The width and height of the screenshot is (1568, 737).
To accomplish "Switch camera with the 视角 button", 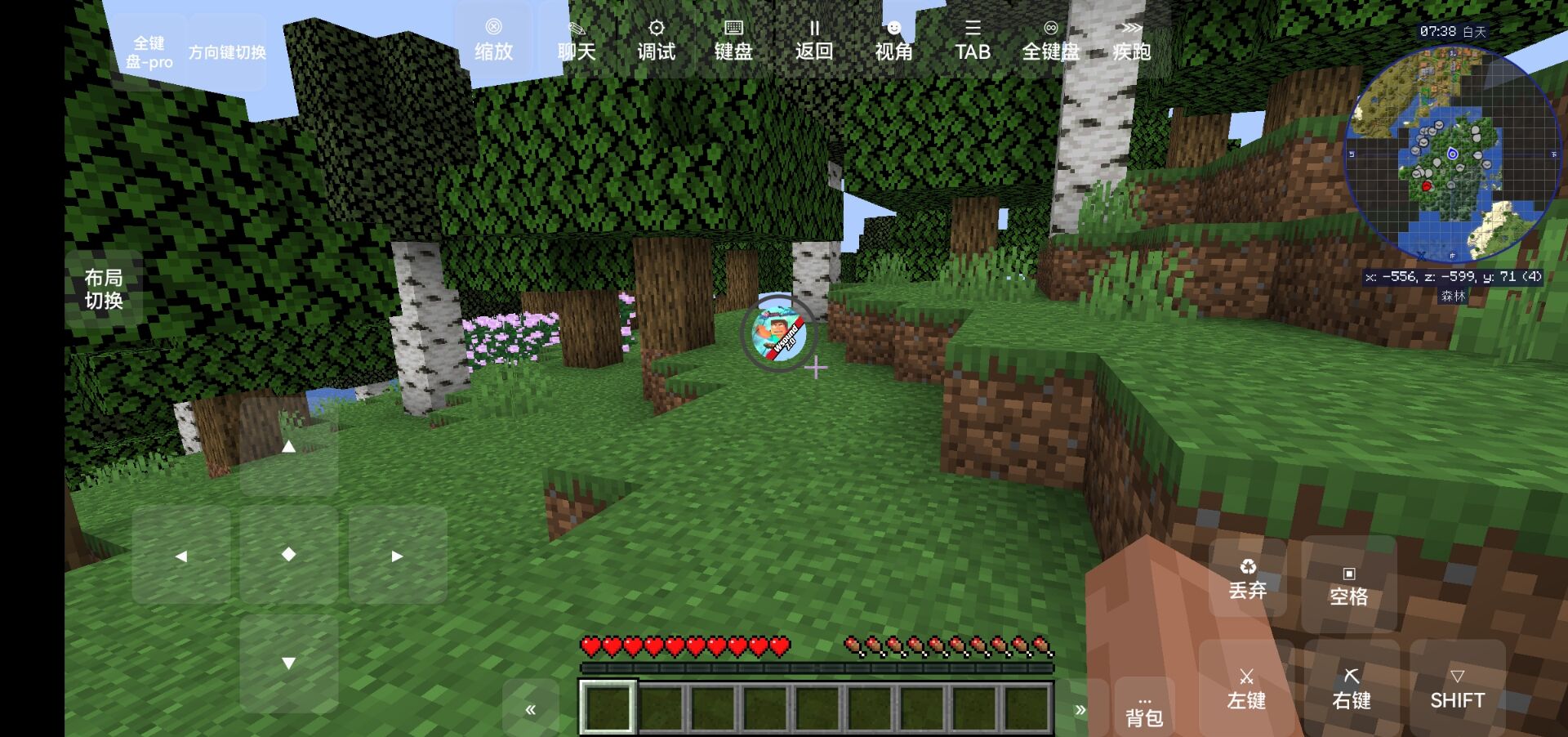I will [893, 40].
